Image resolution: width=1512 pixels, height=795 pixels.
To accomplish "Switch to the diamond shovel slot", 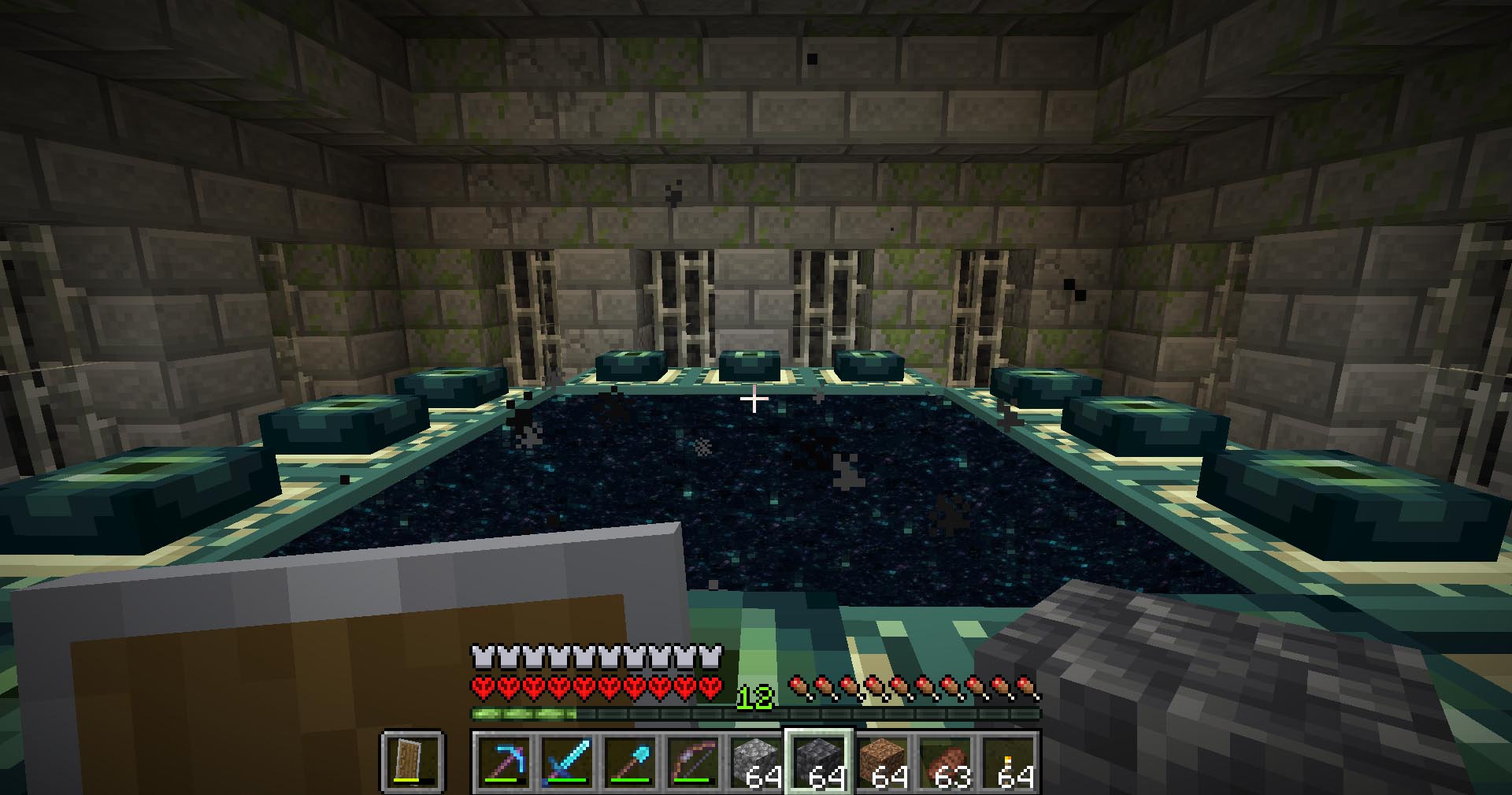I will click(x=629, y=762).
